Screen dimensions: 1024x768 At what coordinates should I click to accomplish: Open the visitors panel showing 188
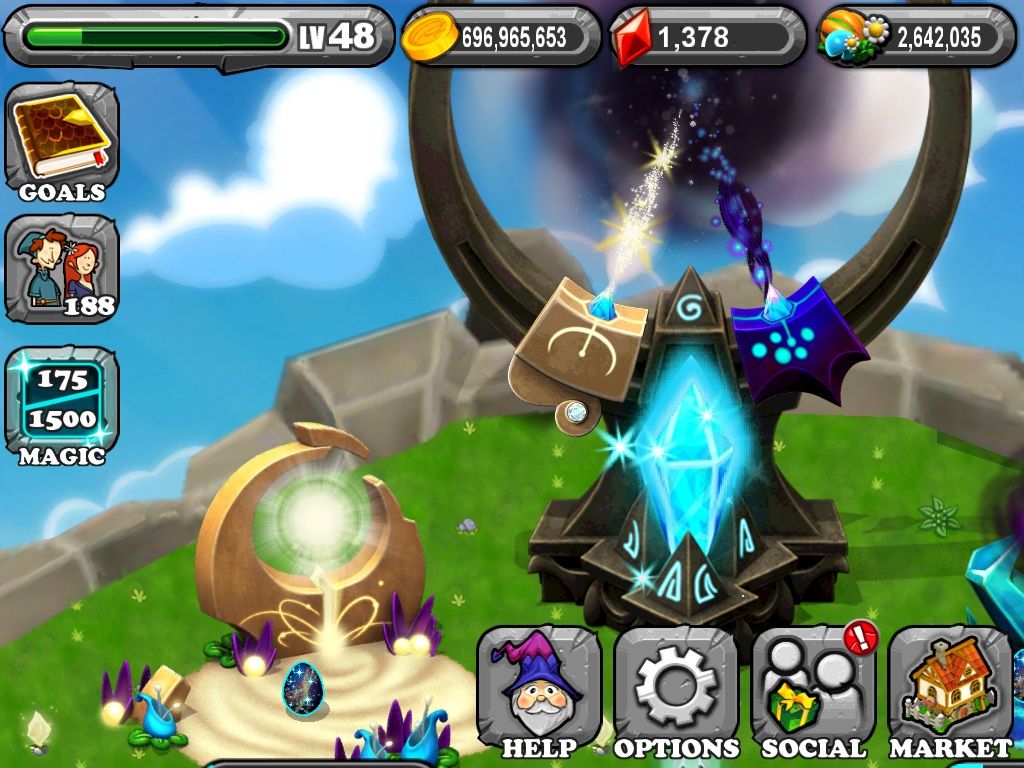point(62,268)
